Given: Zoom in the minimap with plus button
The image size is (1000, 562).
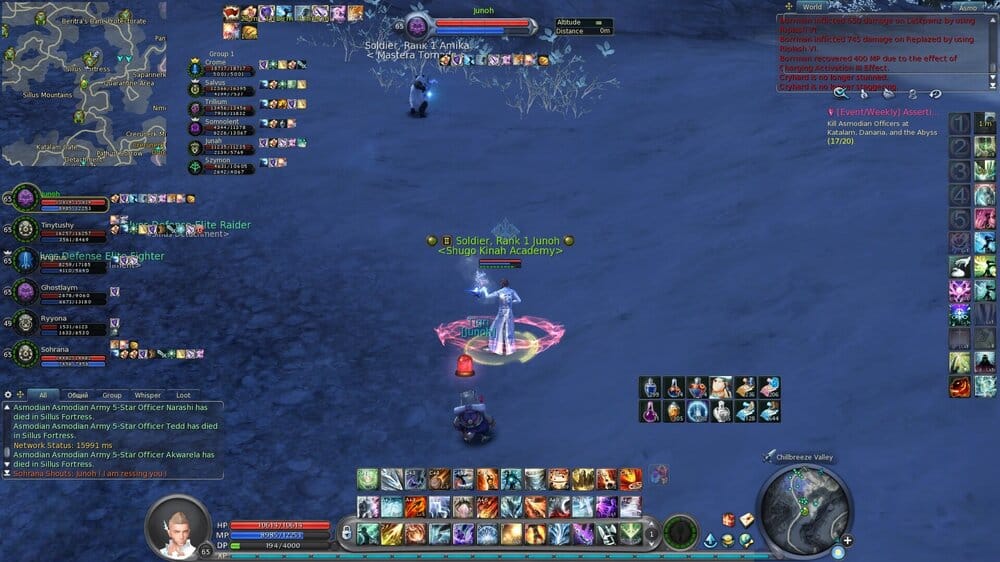Looking at the screenshot, I should tap(847, 541).
